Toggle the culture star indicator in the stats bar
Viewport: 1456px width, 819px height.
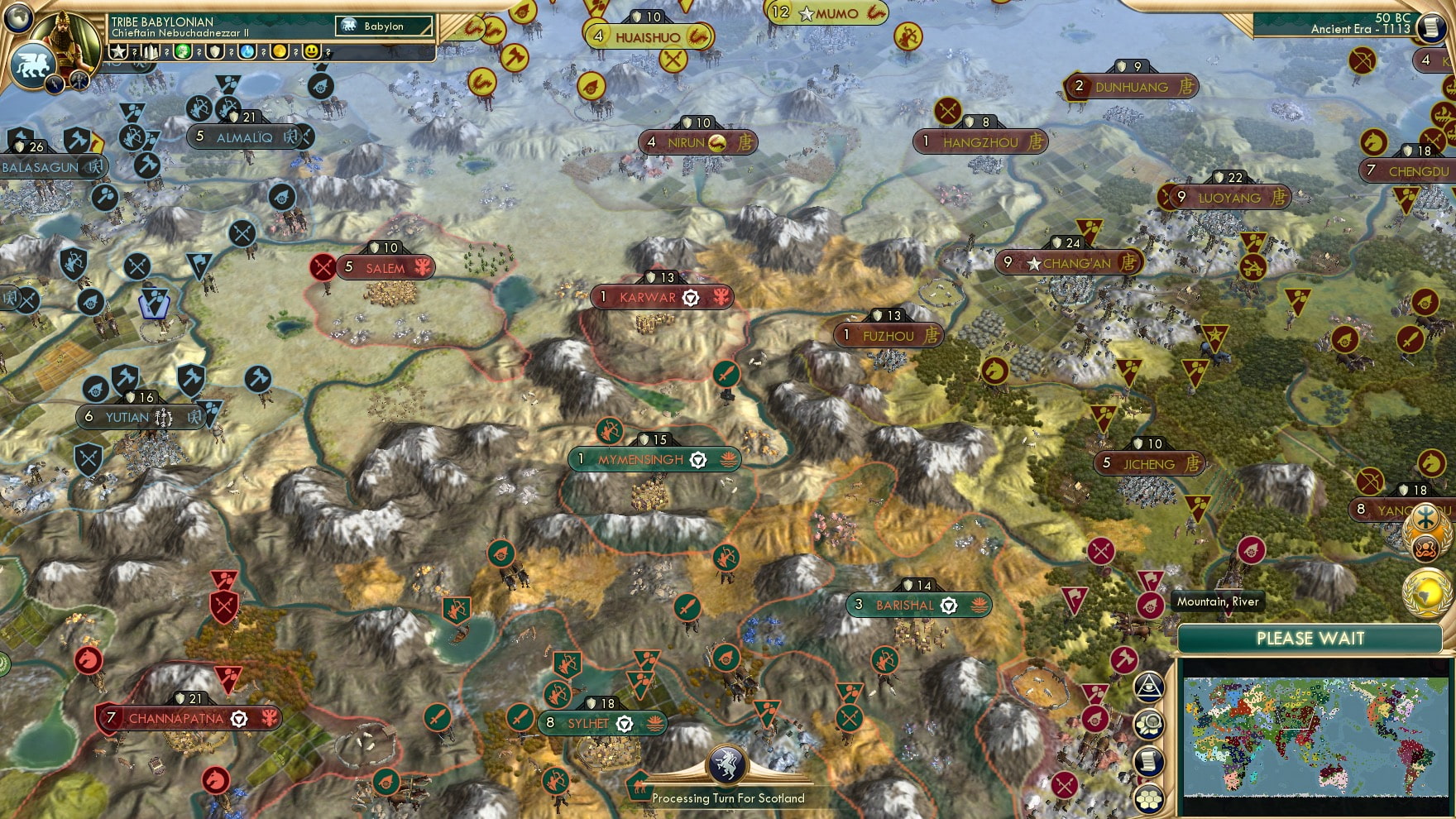tap(118, 51)
